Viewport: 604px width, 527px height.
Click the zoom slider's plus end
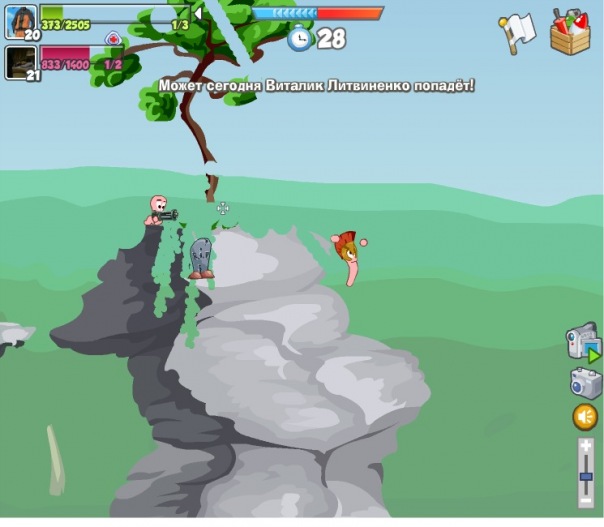(586, 447)
